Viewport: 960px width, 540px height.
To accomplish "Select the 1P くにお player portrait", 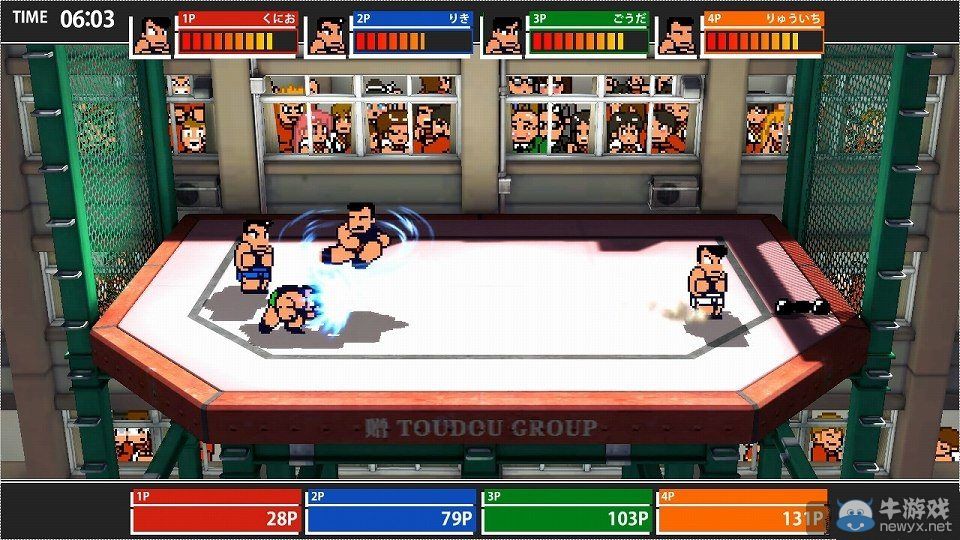I will coord(152,35).
